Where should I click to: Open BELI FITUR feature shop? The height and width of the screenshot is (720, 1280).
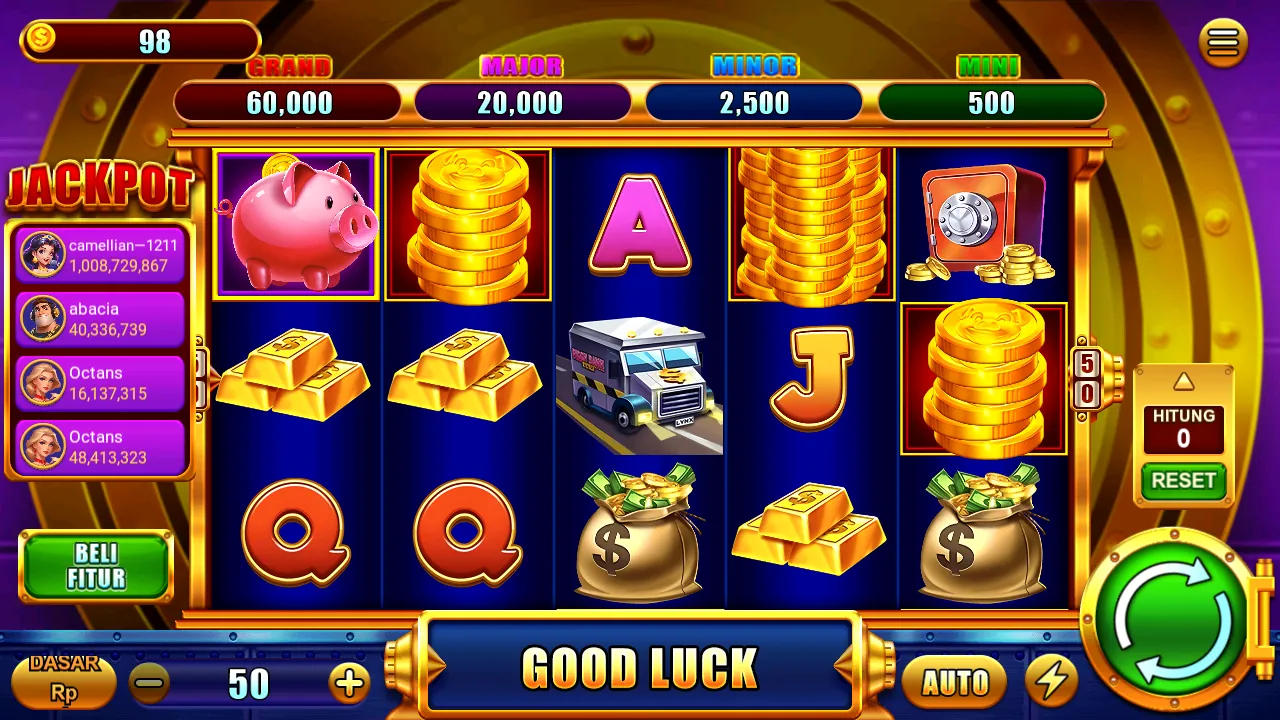pyautogui.click(x=96, y=566)
